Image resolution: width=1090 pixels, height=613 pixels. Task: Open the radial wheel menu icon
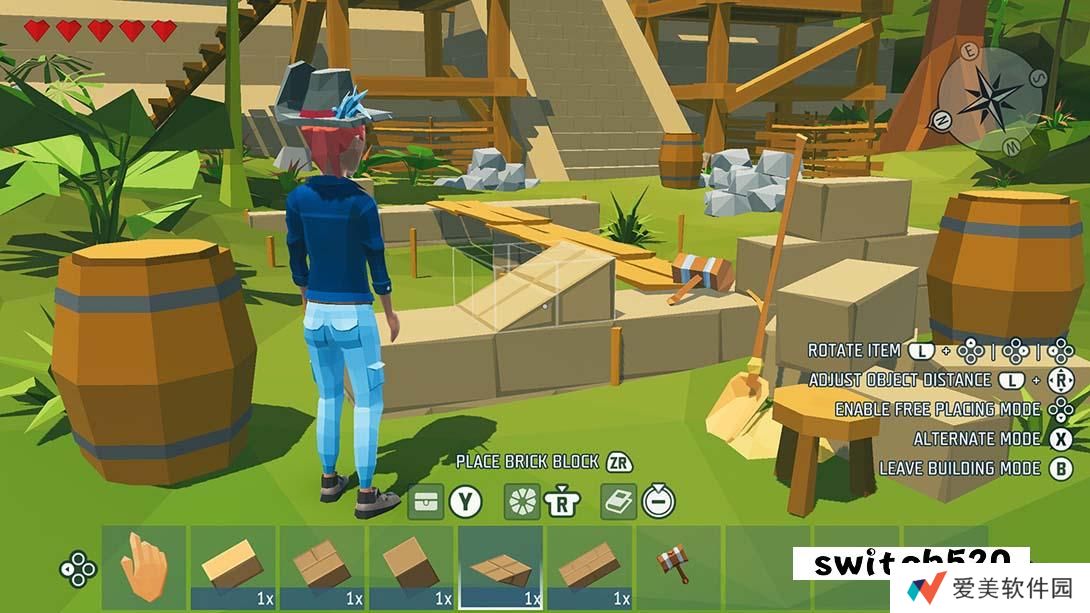[521, 501]
